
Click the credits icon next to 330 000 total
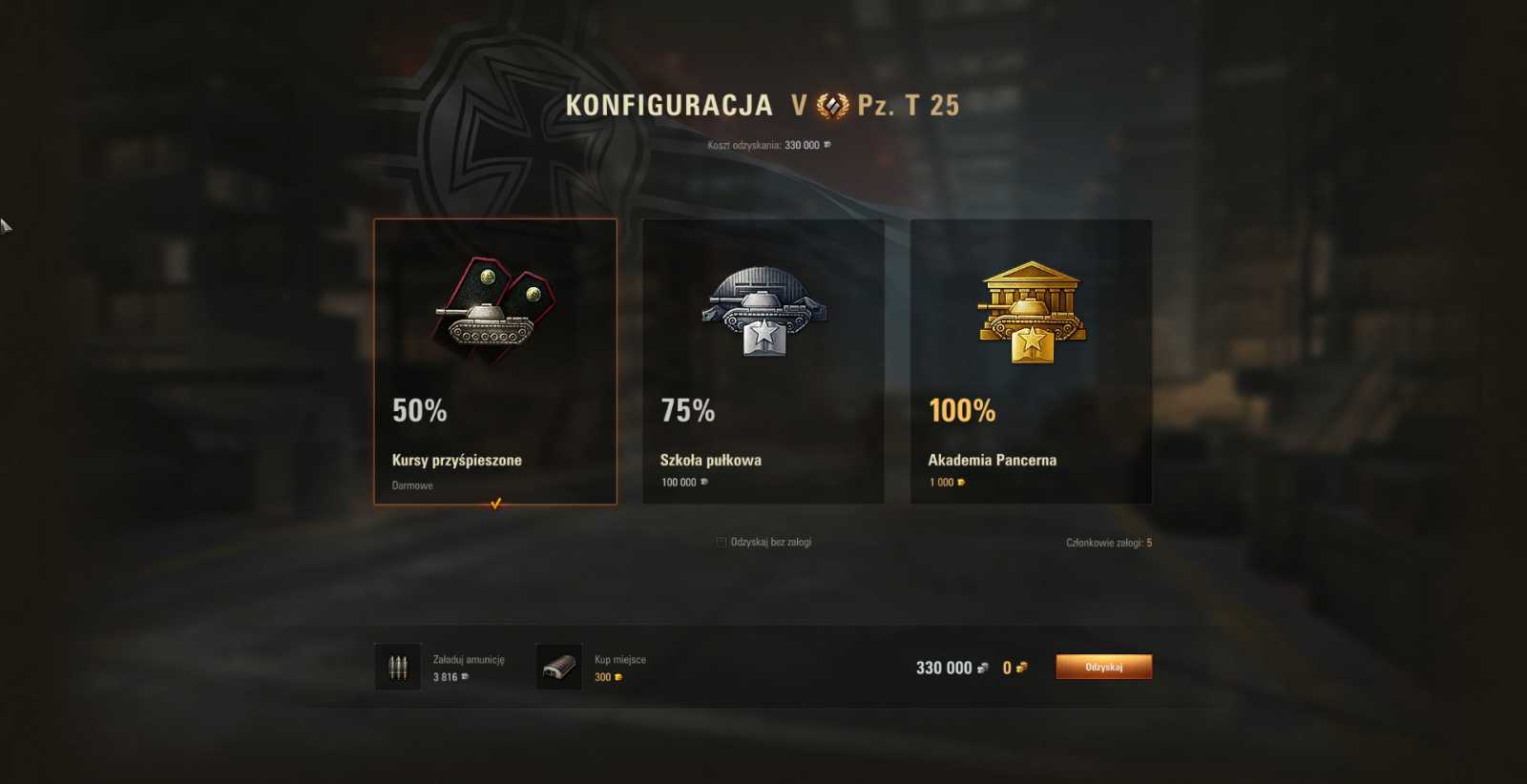pyautogui.click(x=985, y=668)
